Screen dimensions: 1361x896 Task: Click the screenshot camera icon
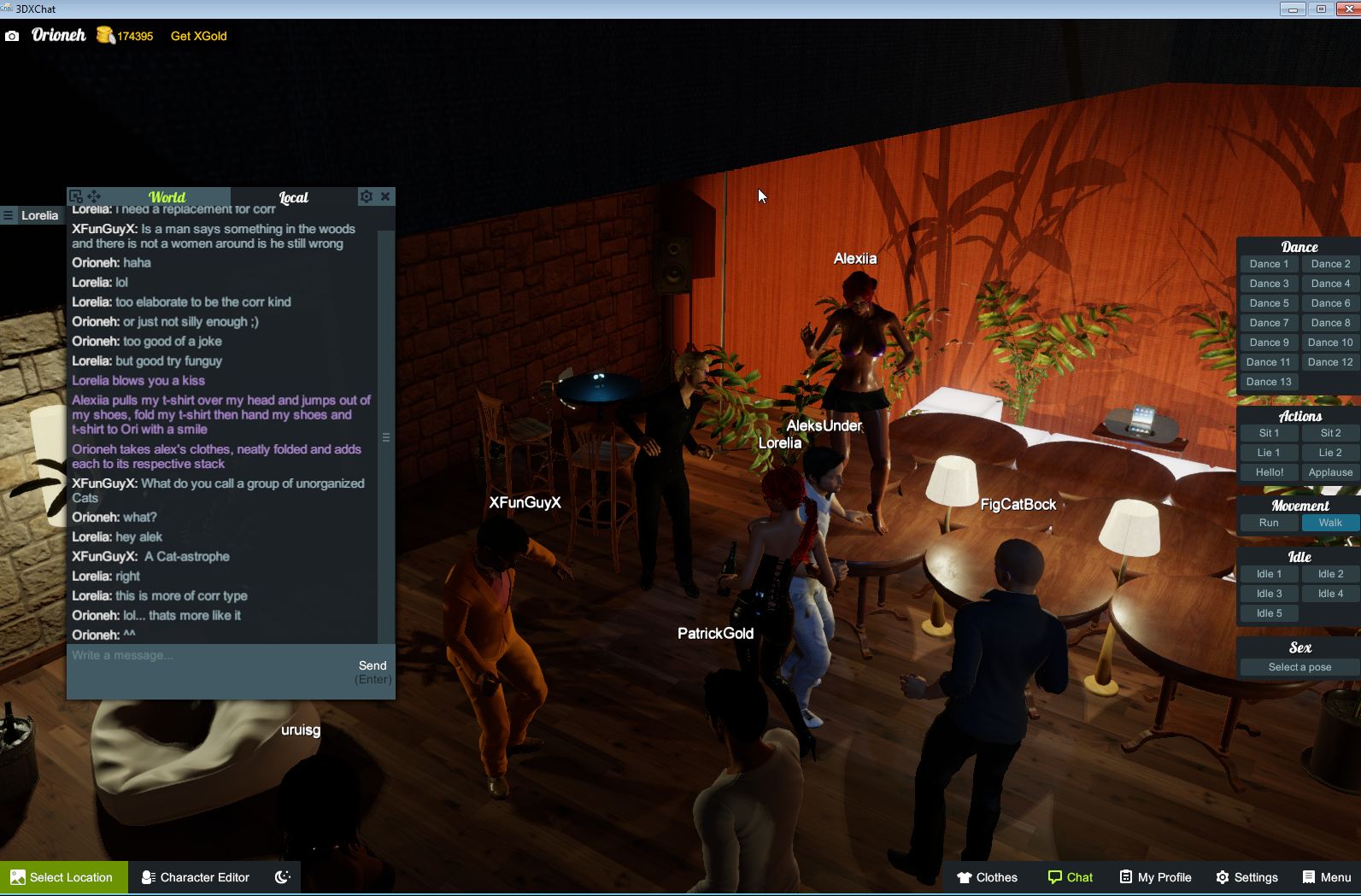[12, 36]
